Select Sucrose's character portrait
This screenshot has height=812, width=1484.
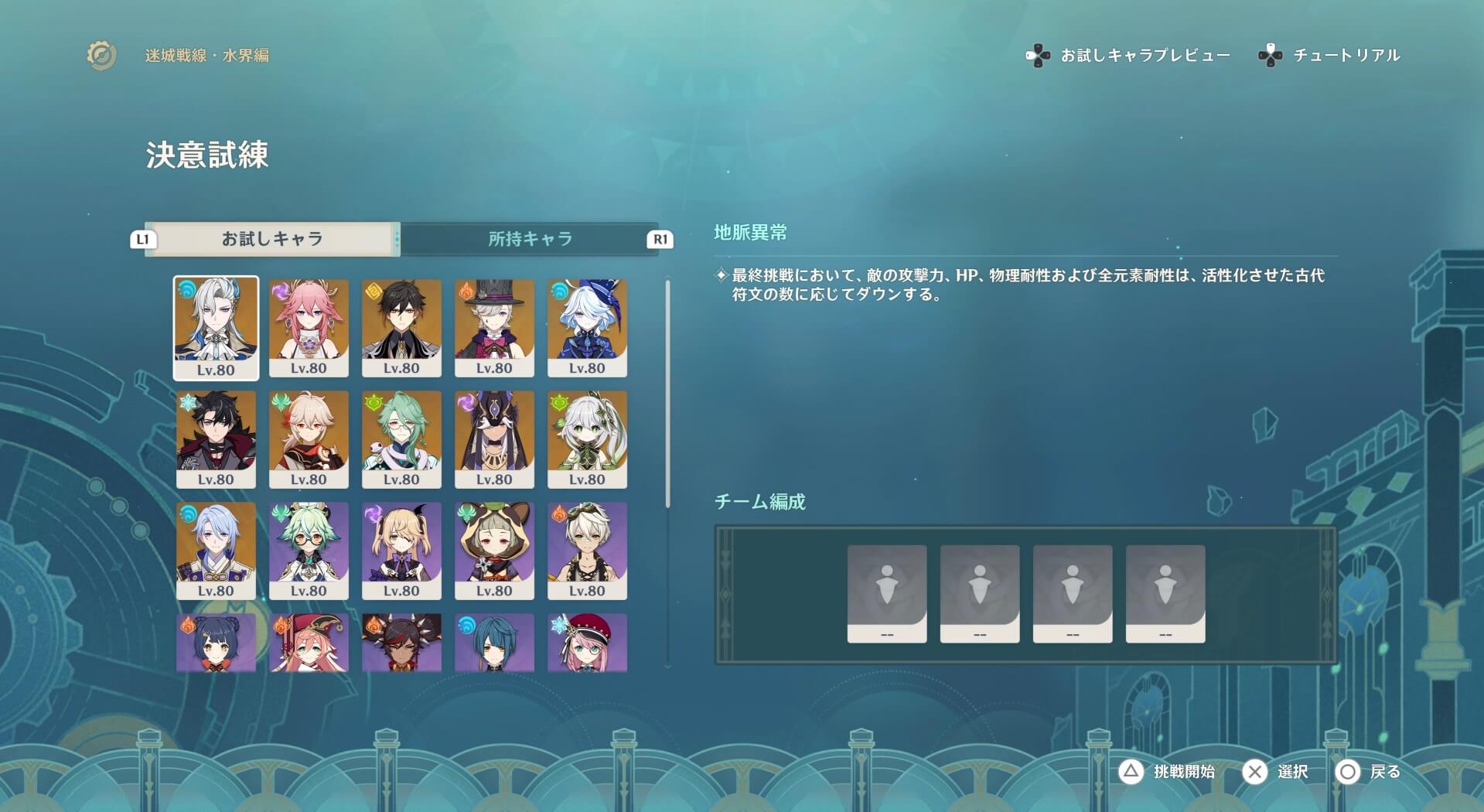click(309, 549)
